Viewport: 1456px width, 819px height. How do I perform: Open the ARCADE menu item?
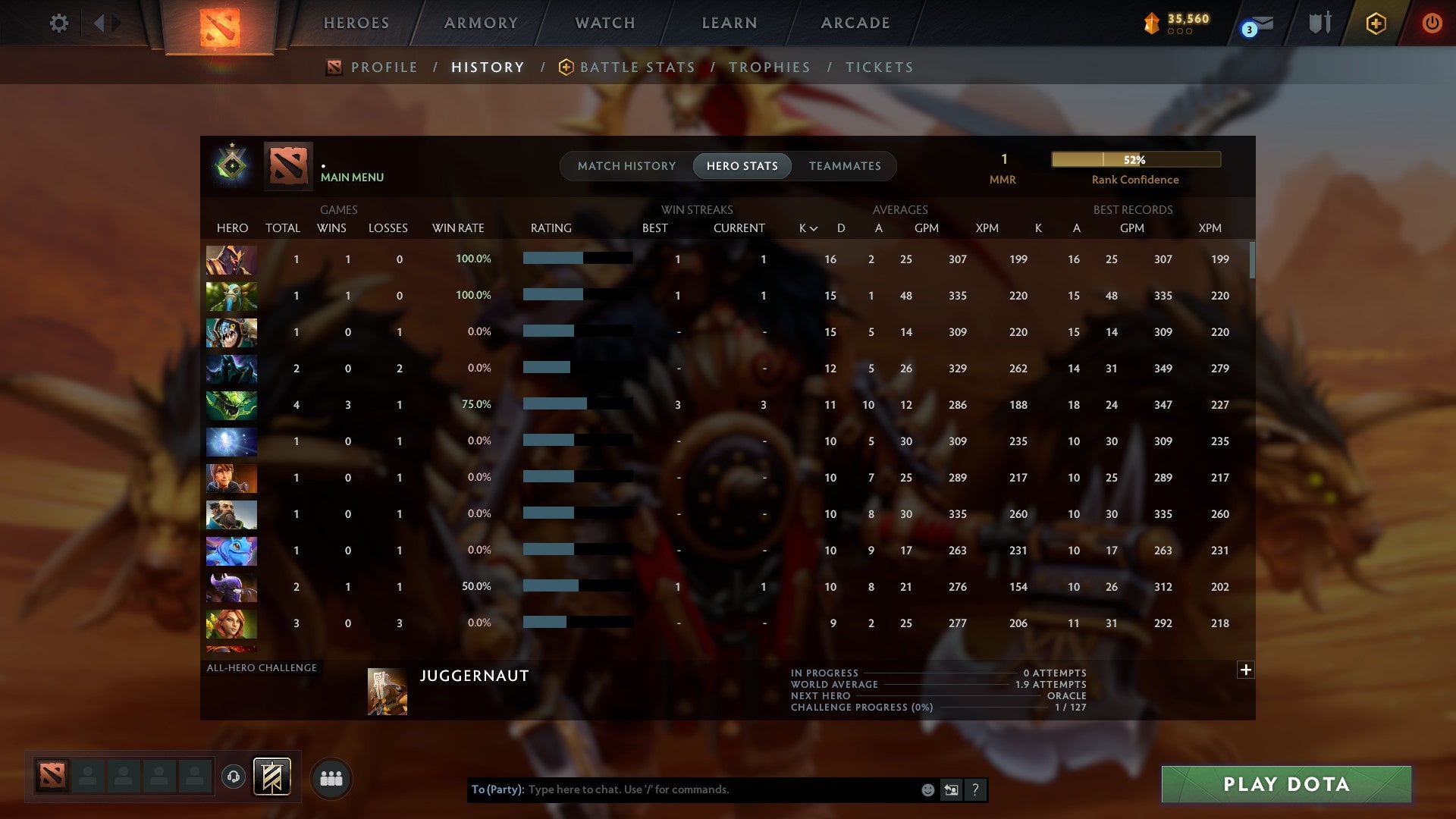click(855, 23)
